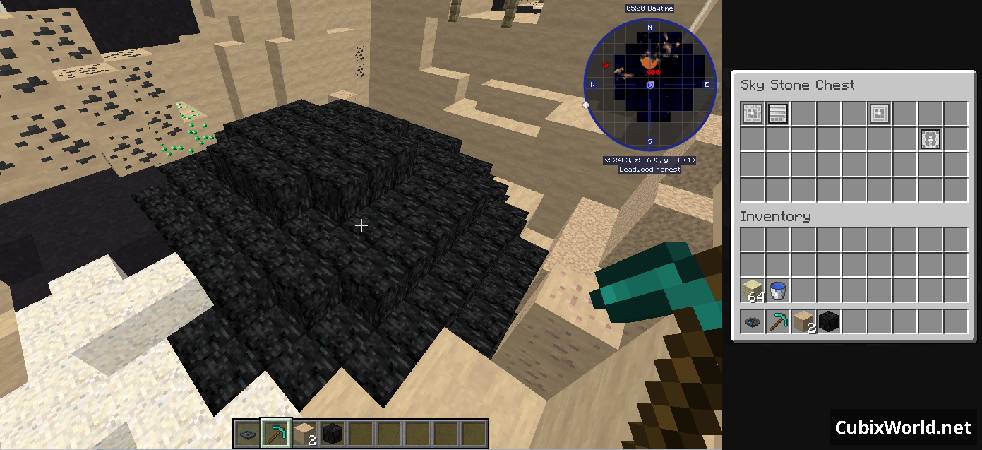
Task: Pick the dark compass item in the chest window's inventory
Action: tap(753, 321)
